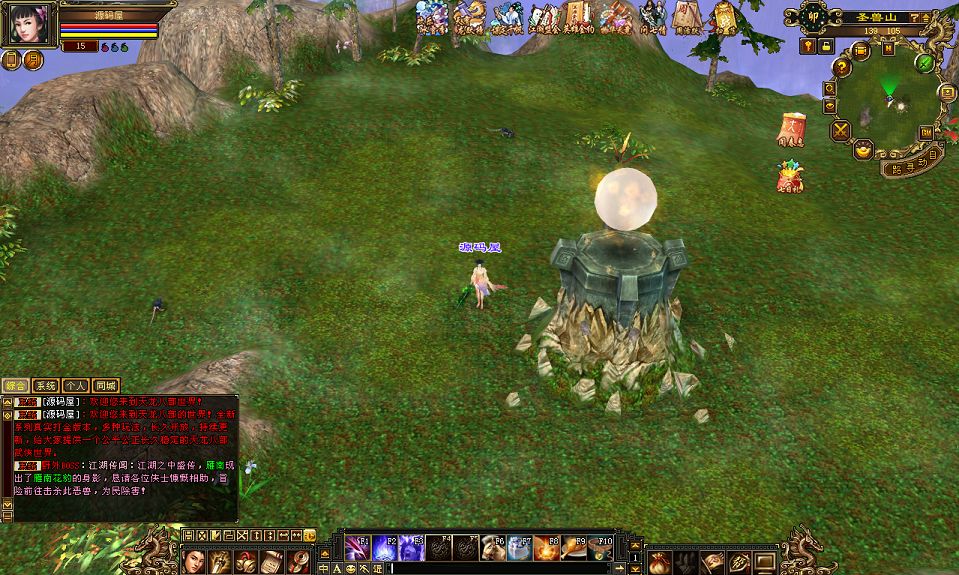Open the 周末惠 red scroll event icon

(x=792, y=131)
